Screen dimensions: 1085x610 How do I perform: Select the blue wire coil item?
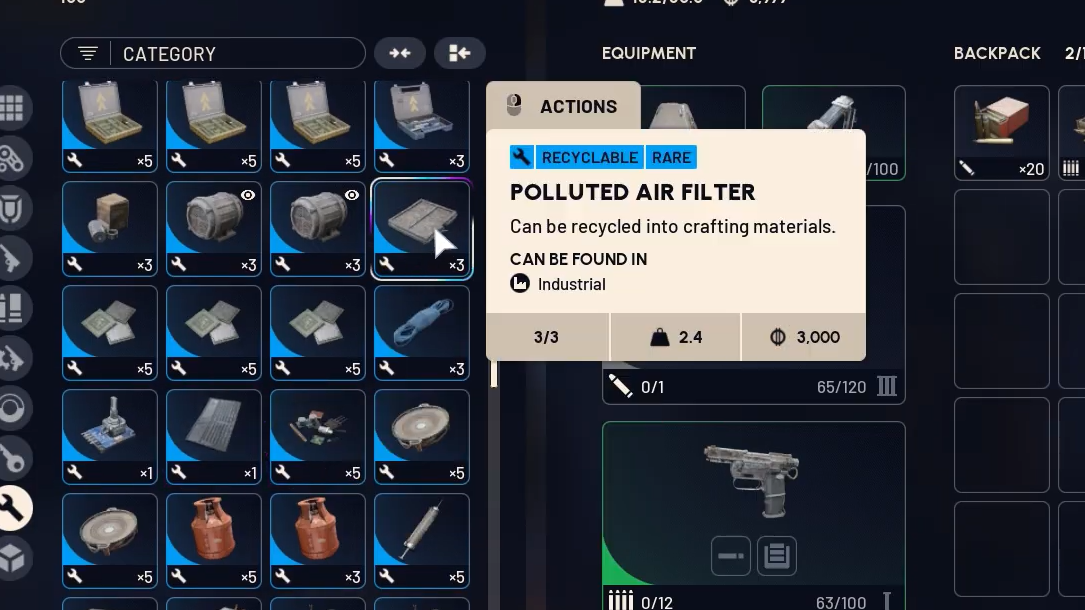click(421, 333)
